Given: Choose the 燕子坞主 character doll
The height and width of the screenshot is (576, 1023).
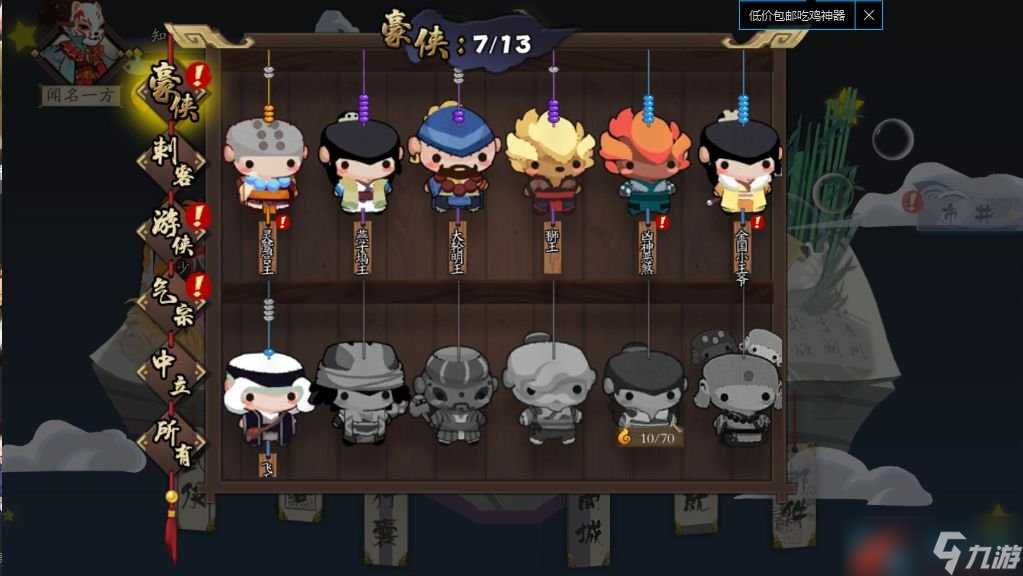Looking at the screenshot, I should [x=361, y=165].
